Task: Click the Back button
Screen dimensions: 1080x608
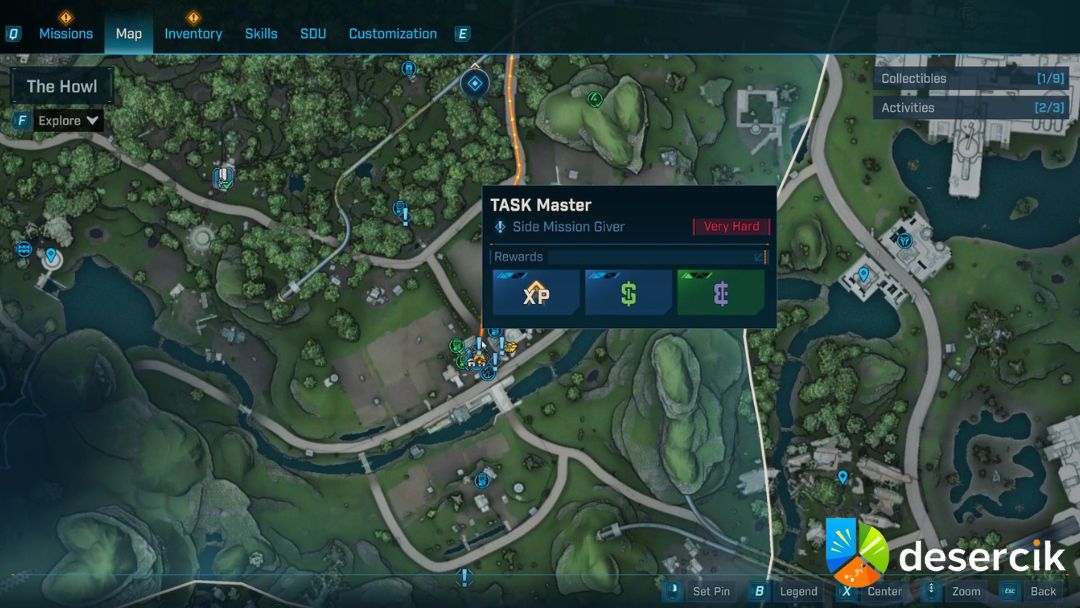Action: [x=1043, y=591]
